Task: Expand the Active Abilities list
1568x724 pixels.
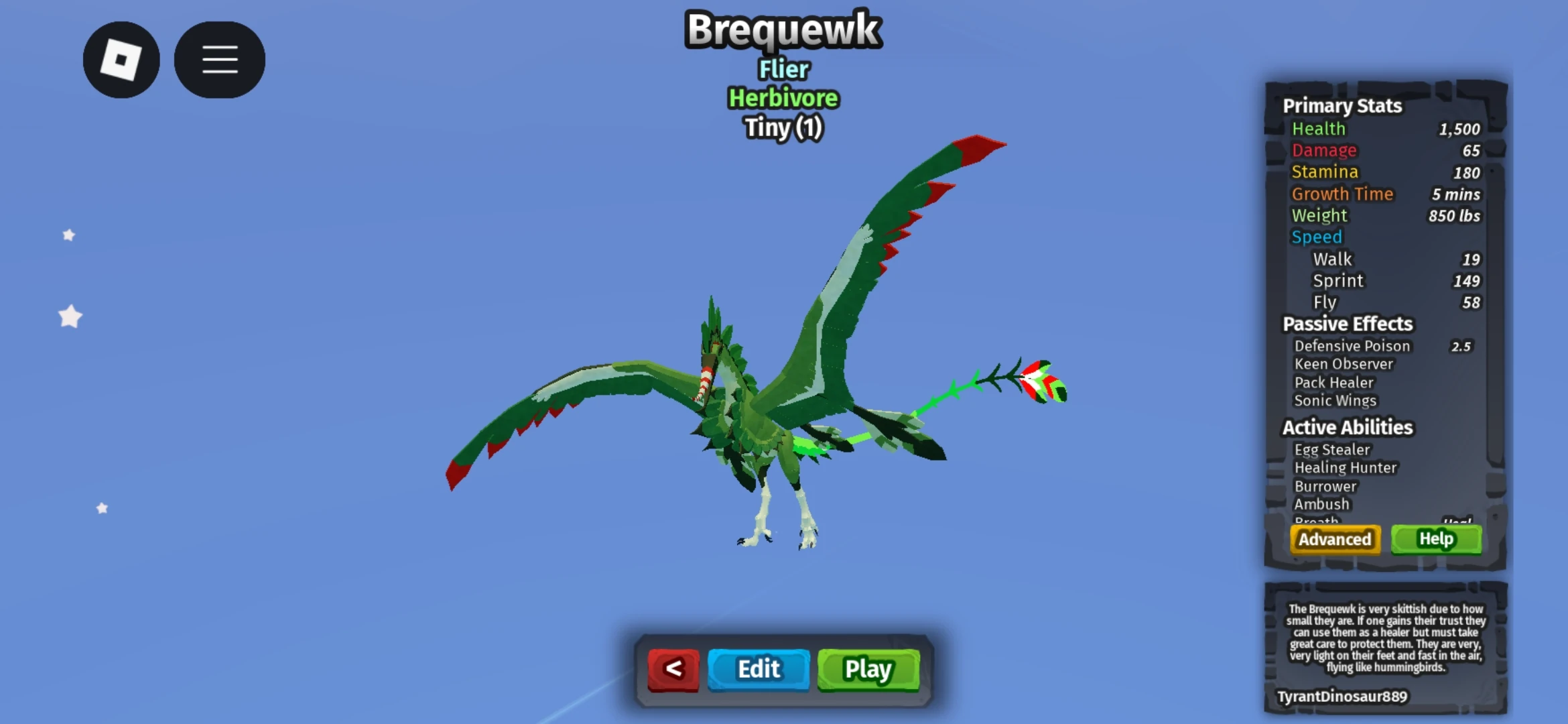Action: click(1347, 427)
